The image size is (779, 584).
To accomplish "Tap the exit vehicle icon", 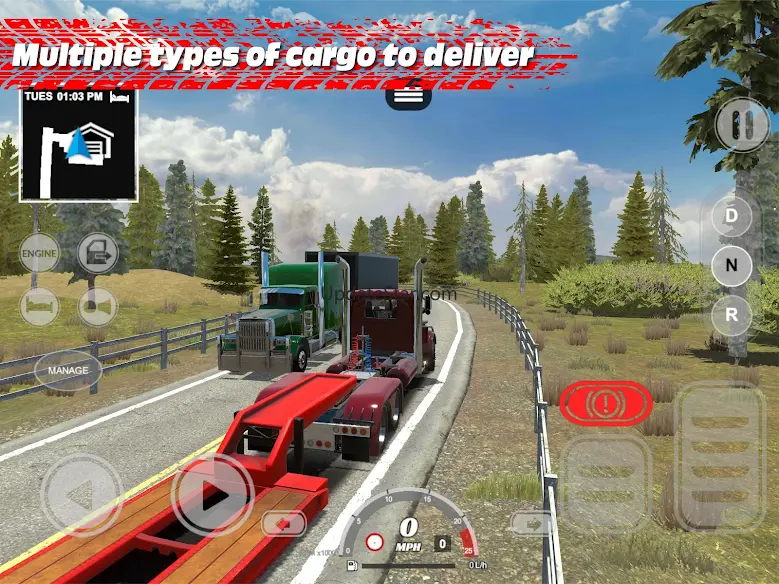I will coord(98,253).
